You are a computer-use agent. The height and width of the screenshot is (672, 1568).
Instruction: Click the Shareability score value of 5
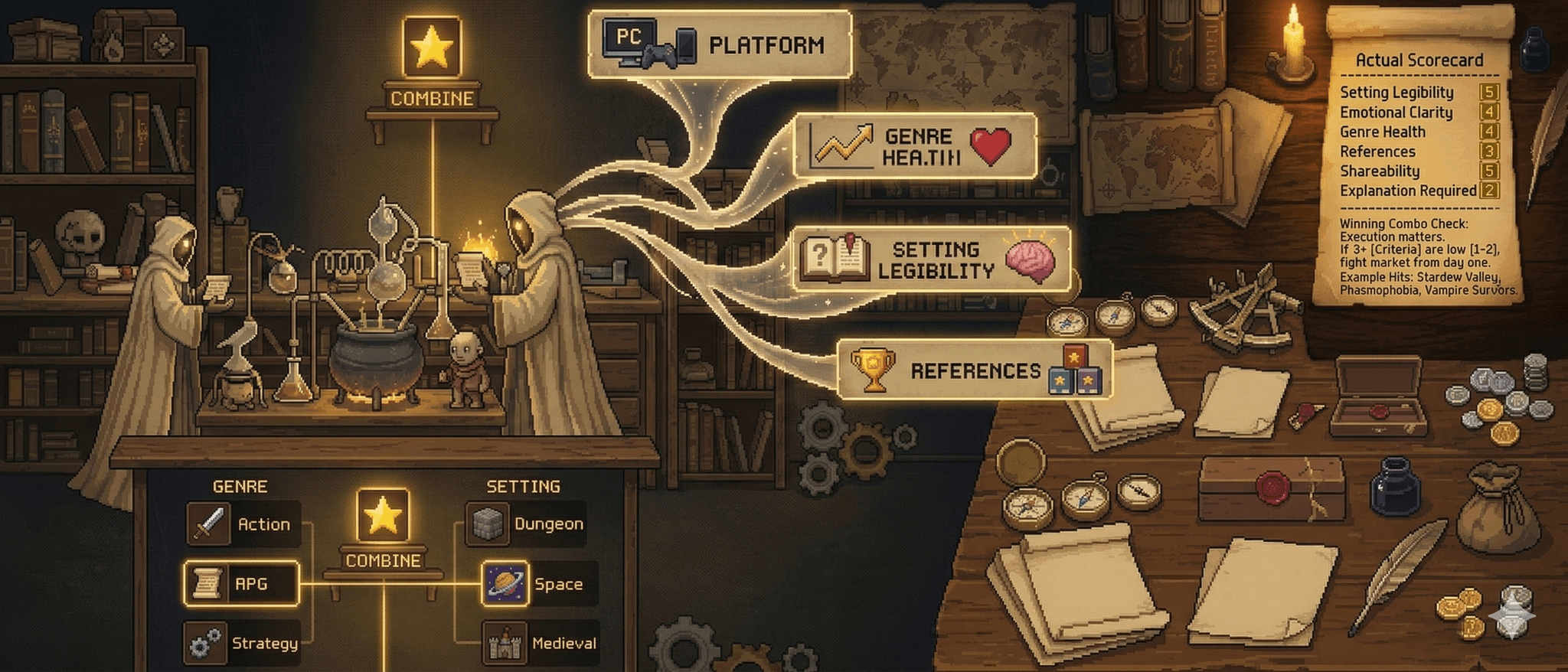click(1488, 171)
